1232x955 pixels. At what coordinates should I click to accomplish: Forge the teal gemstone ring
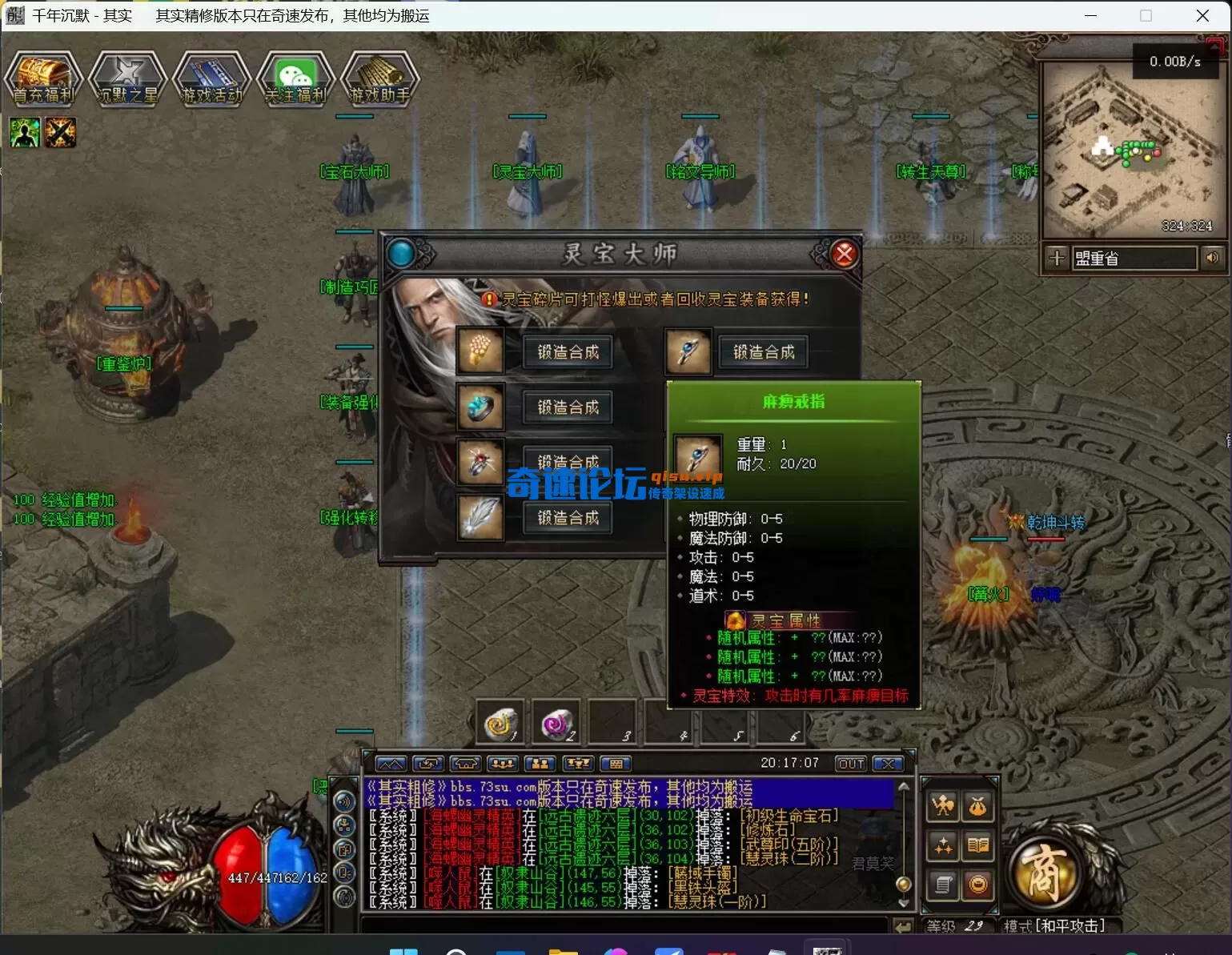(x=568, y=407)
